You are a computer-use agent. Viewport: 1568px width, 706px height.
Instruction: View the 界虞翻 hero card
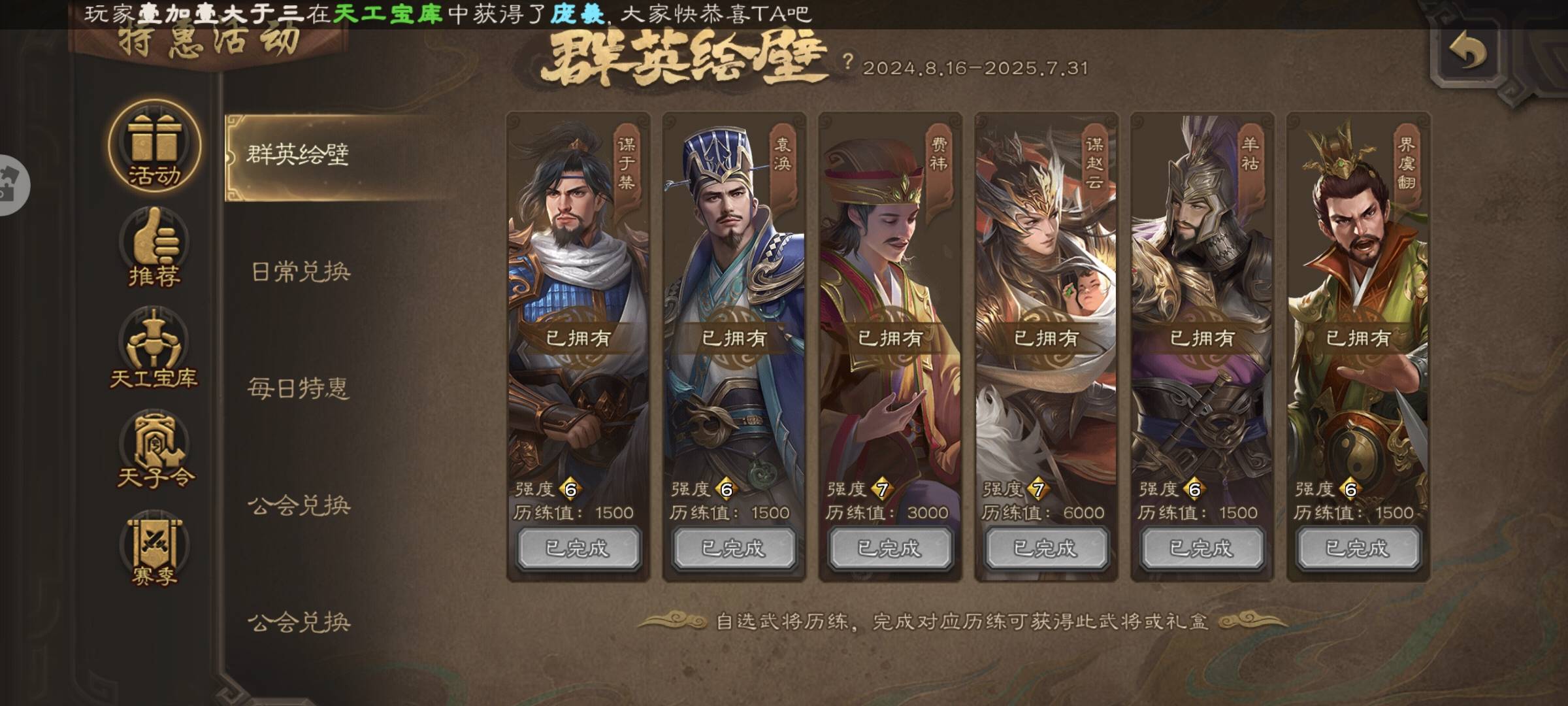point(1358,294)
